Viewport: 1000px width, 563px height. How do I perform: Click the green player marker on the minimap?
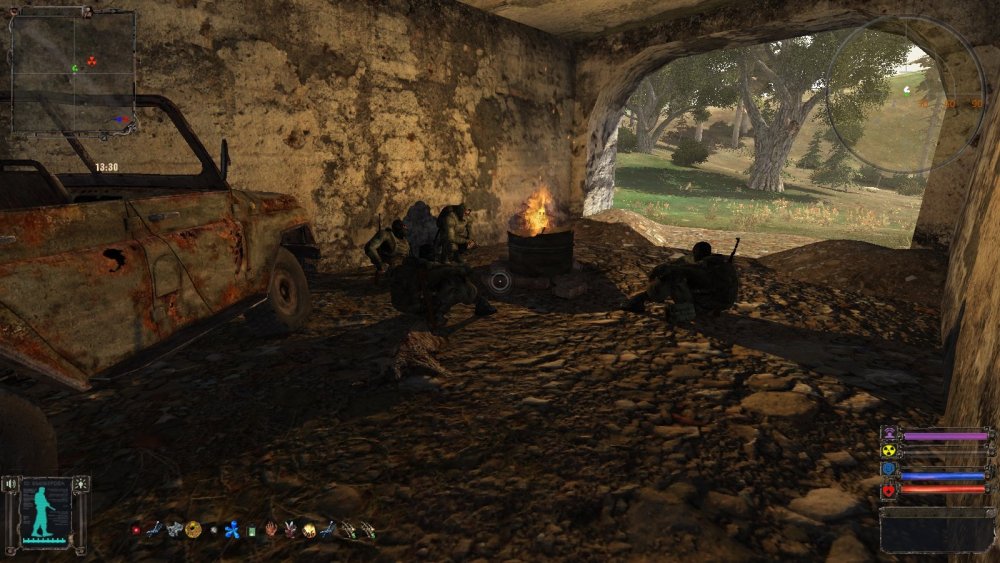[74, 68]
